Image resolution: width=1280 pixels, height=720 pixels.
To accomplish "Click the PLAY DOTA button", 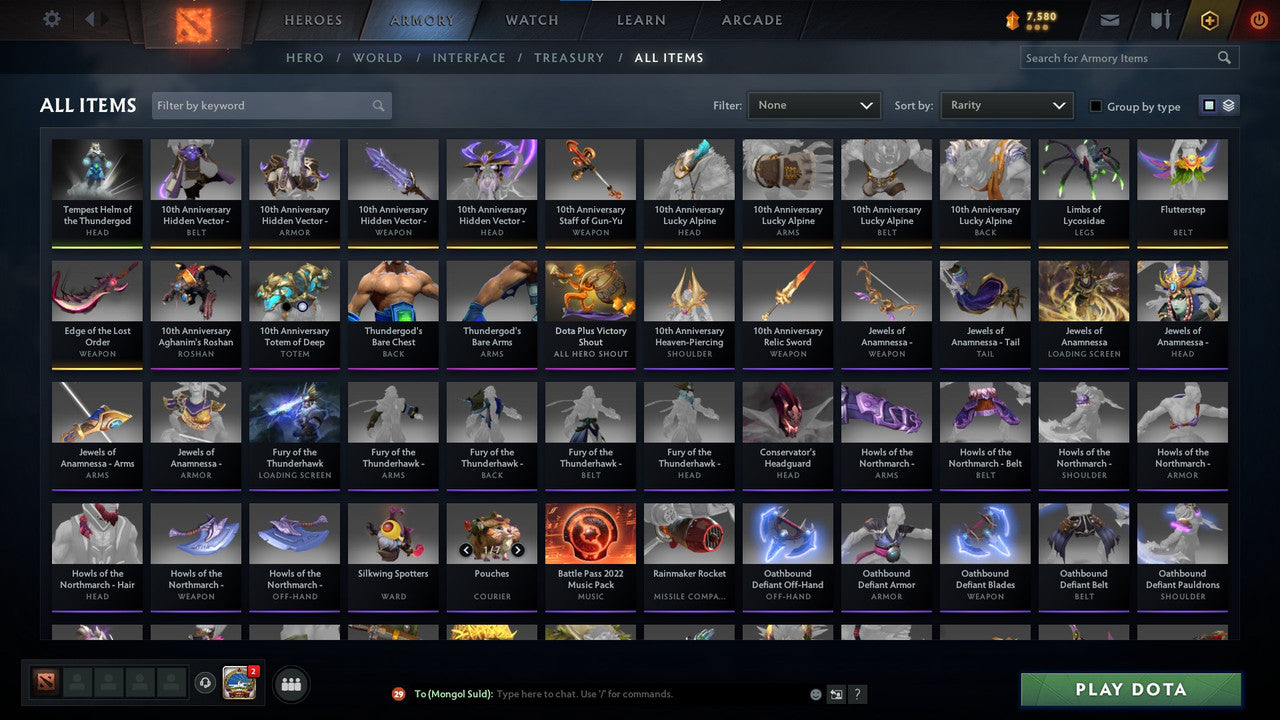I will (1129, 689).
